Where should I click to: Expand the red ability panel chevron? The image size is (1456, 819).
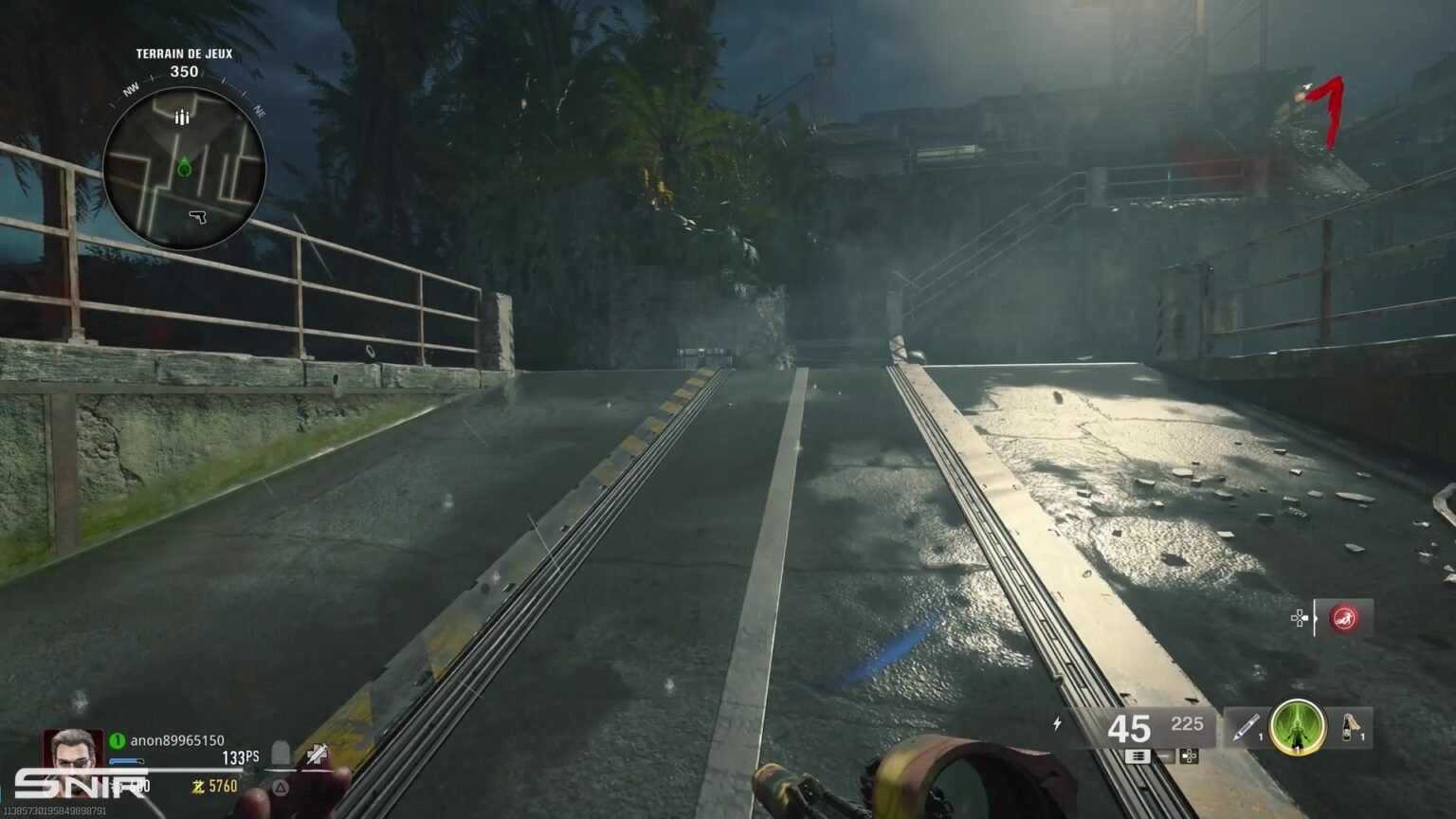1316,618
